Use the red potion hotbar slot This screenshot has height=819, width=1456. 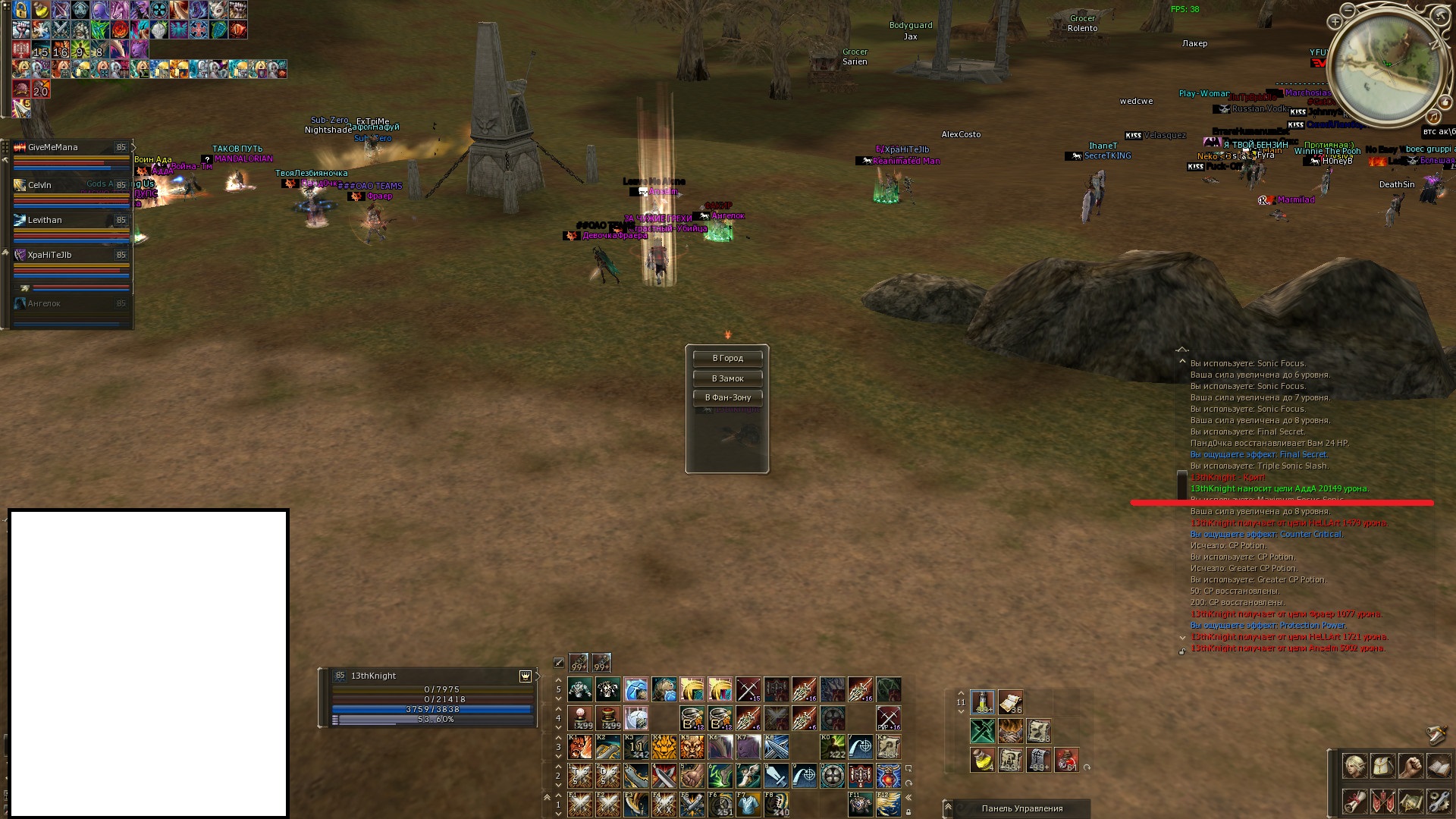pos(1067,759)
